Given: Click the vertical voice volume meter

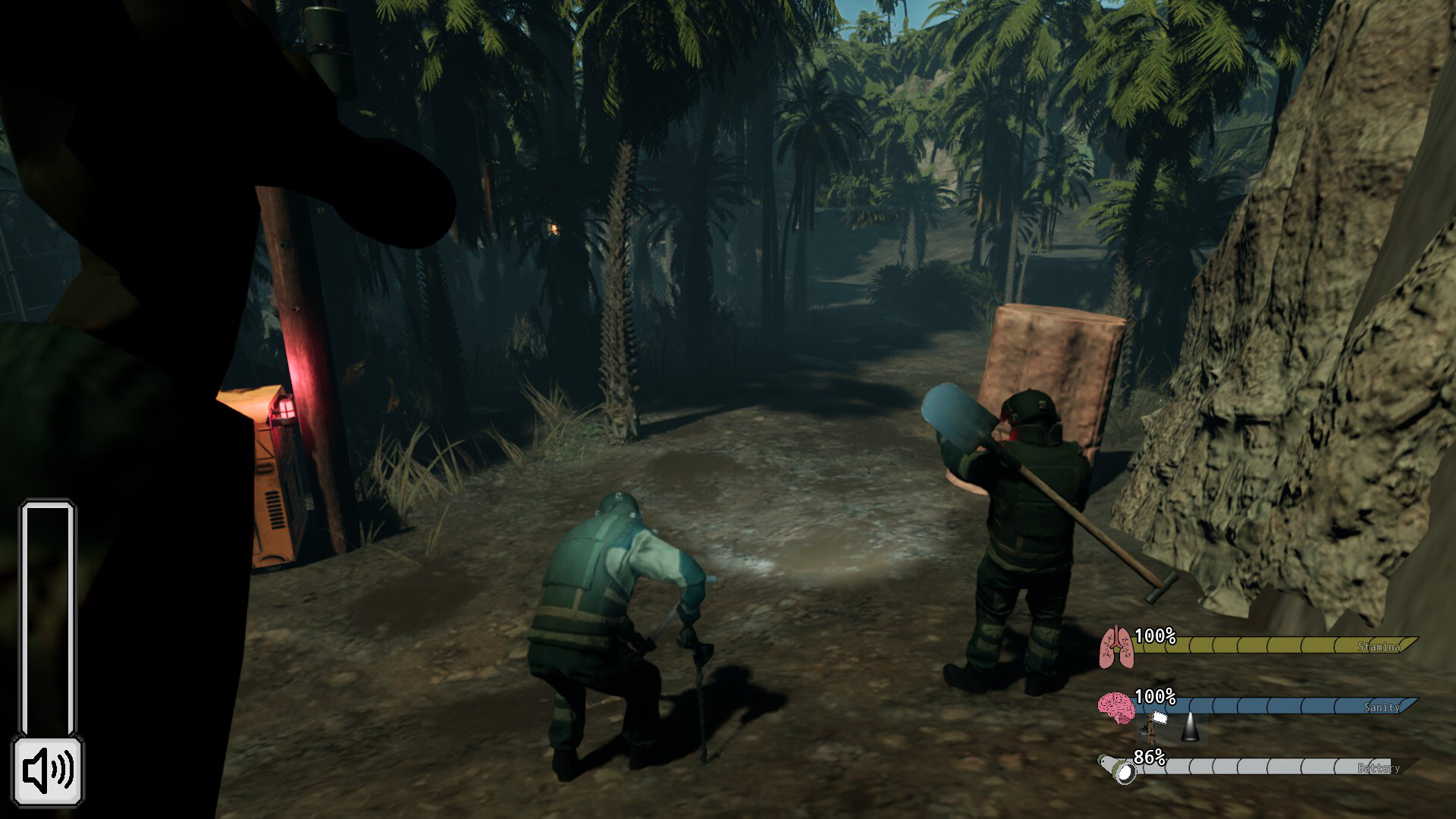Looking at the screenshot, I should (x=48, y=618).
